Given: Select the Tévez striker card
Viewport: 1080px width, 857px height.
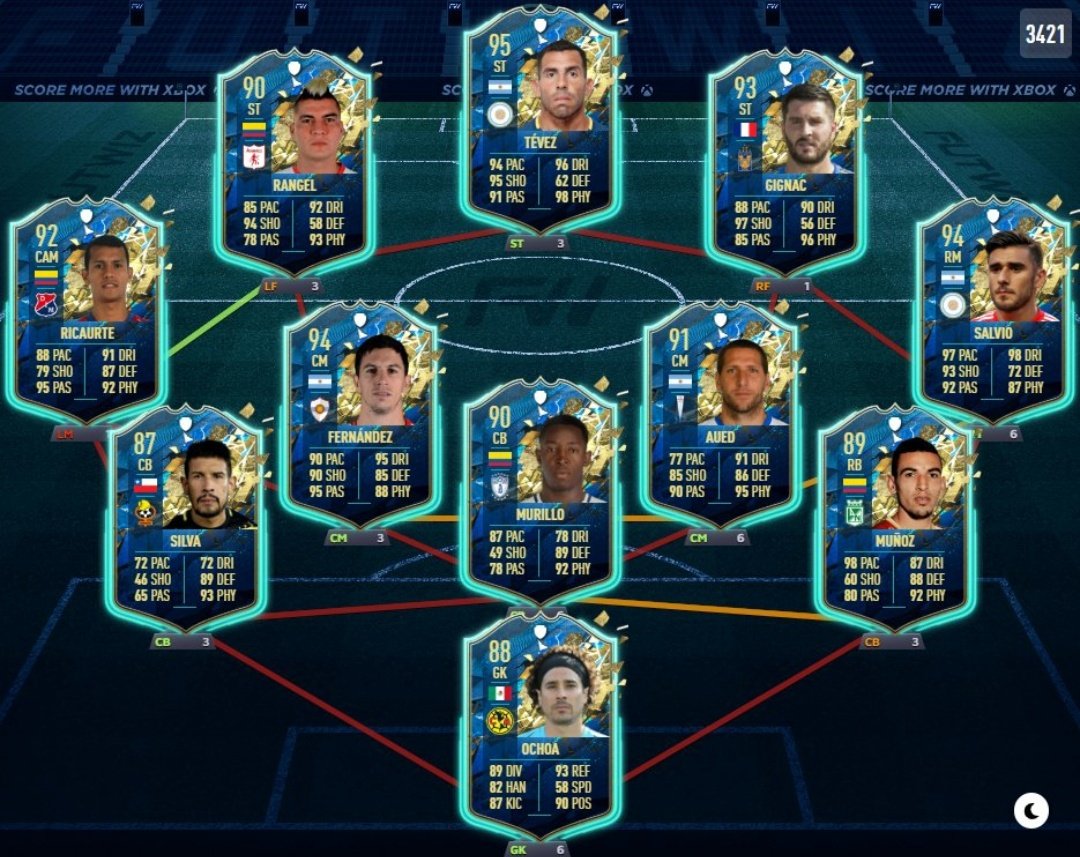Looking at the screenshot, I should pyautogui.click(x=541, y=120).
